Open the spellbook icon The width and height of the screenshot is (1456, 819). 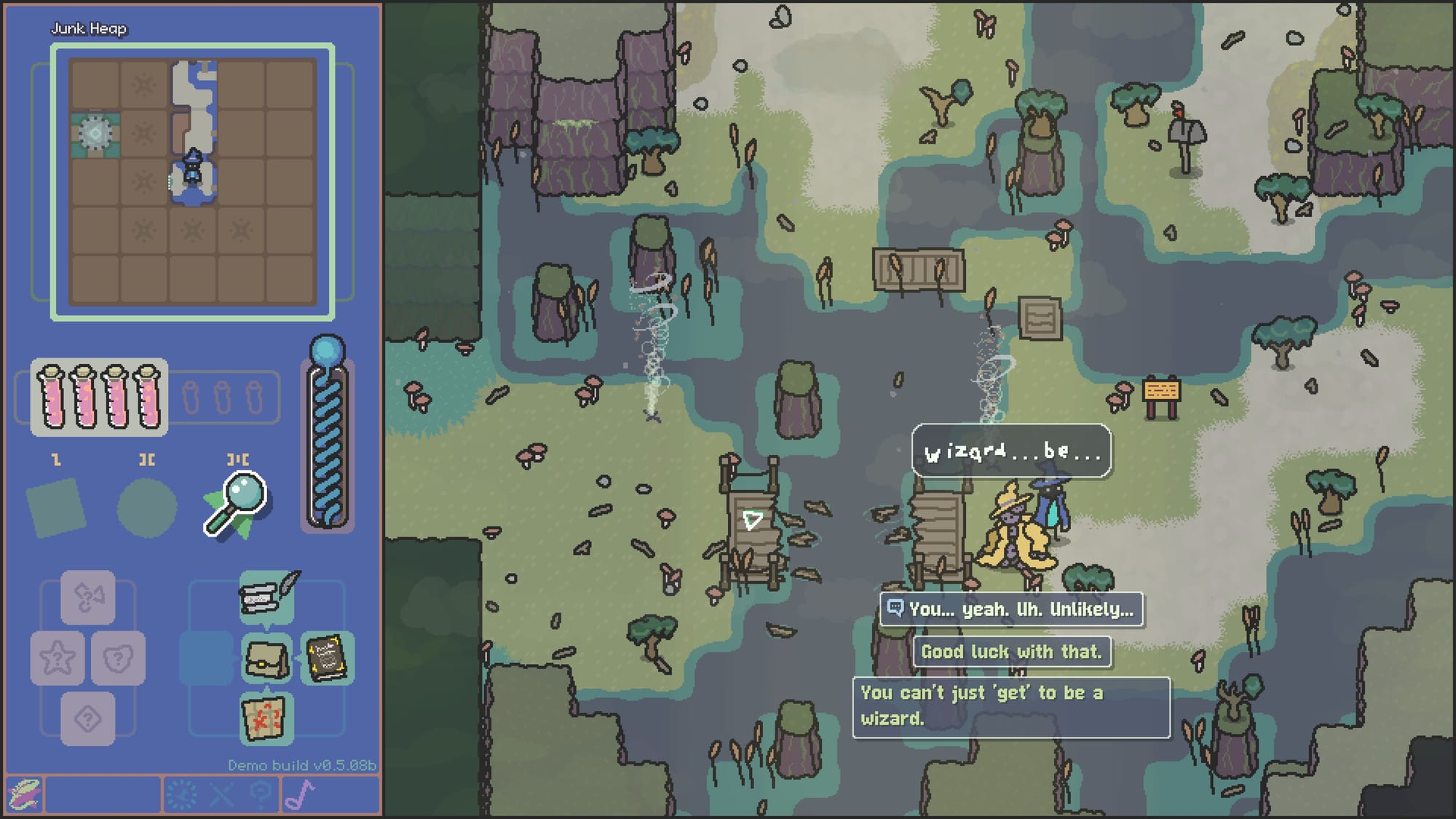tap(326, 659)
